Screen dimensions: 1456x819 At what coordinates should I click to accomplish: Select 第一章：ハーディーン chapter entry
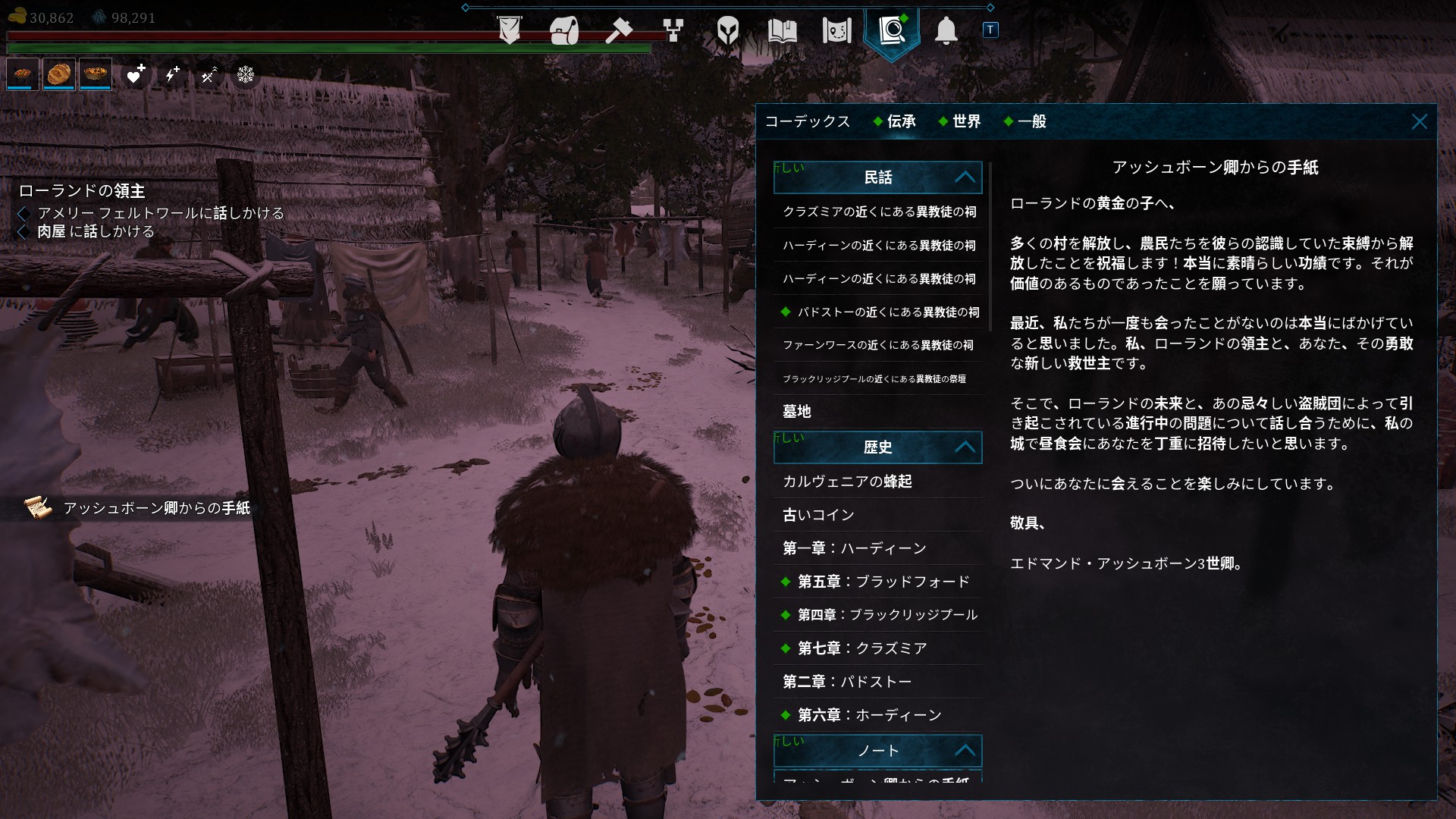click(x=854, y=548)
